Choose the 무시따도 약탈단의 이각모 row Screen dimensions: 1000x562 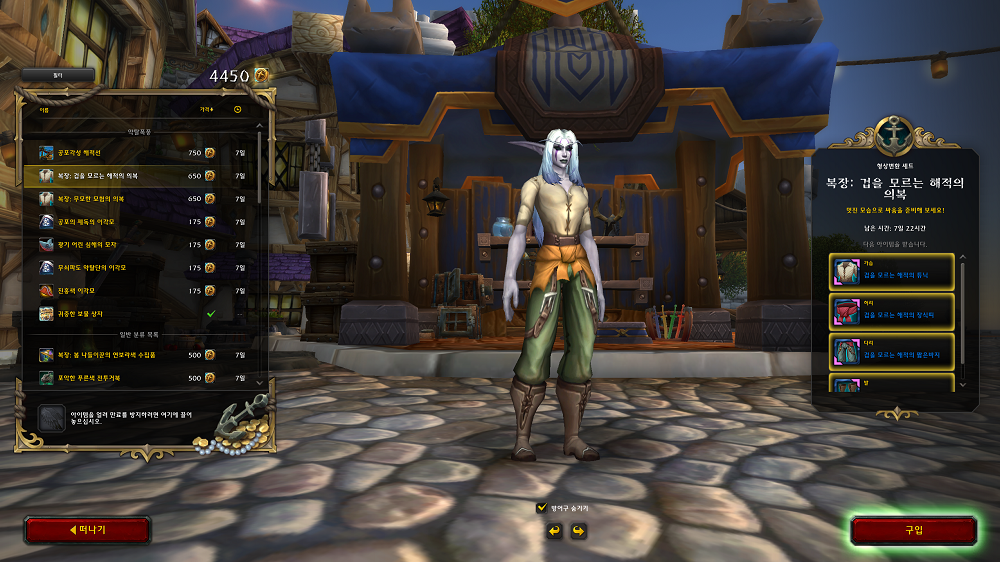tap(140, 268)
